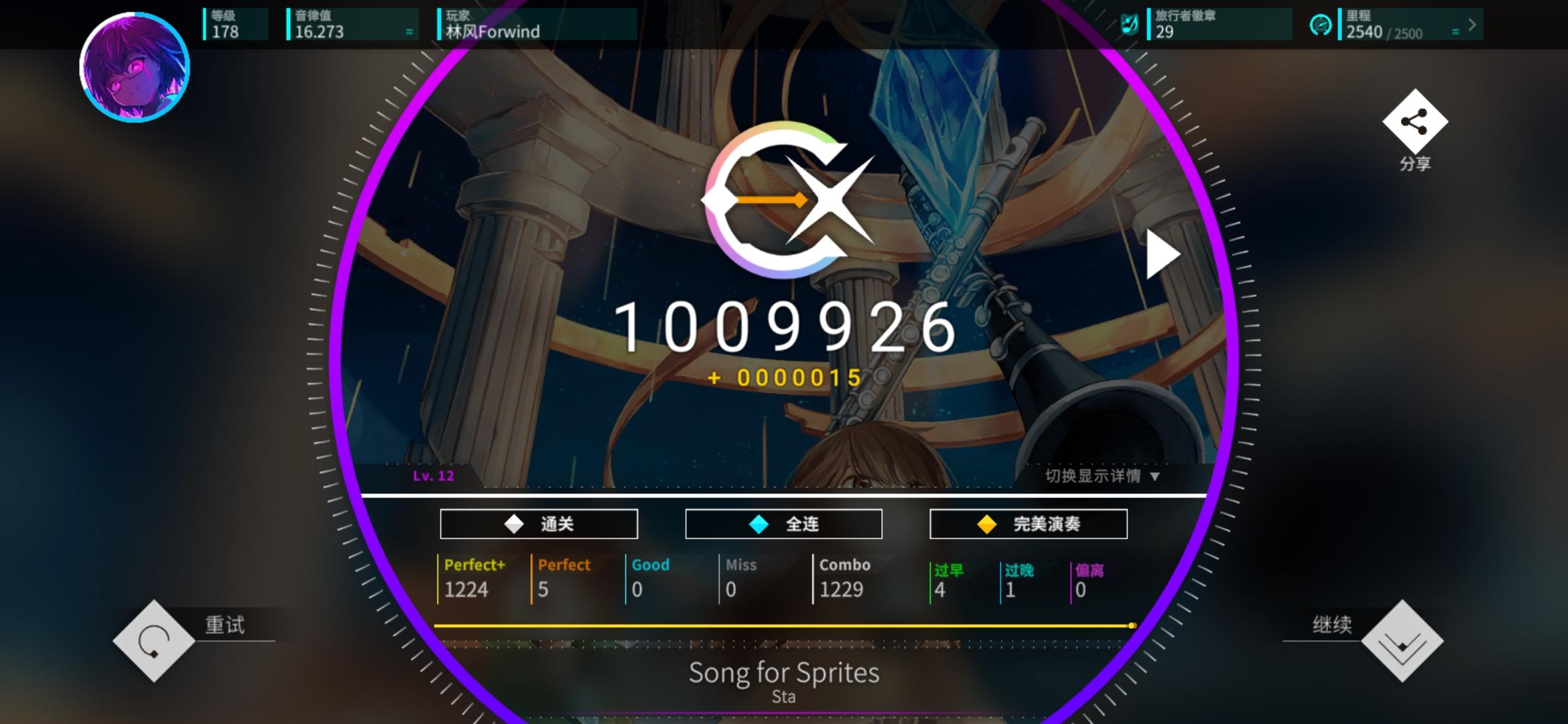The width and height of the screenshot is (1568, 724).
Task: Toggle the 通关 clear badge
Action: (x=538, y=524)
